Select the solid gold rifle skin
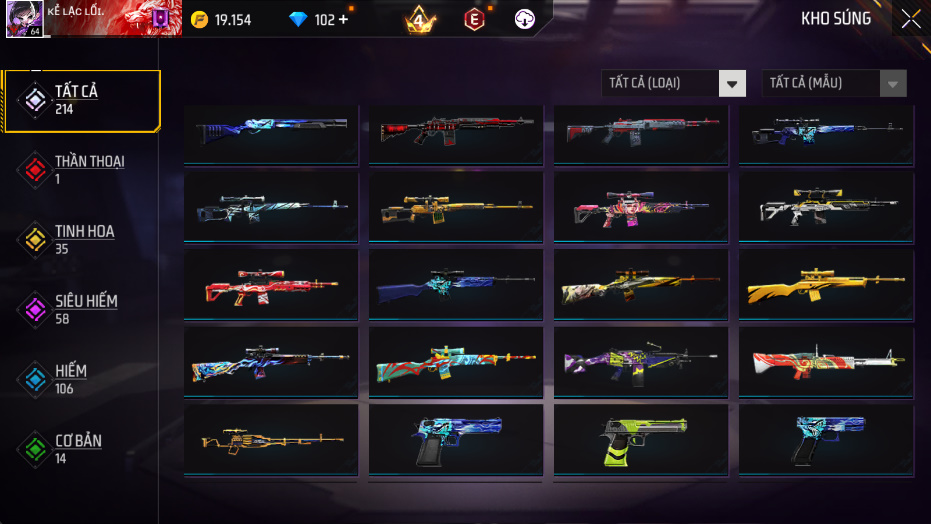This screenshot has height=524, width=931. coord(826,285)
